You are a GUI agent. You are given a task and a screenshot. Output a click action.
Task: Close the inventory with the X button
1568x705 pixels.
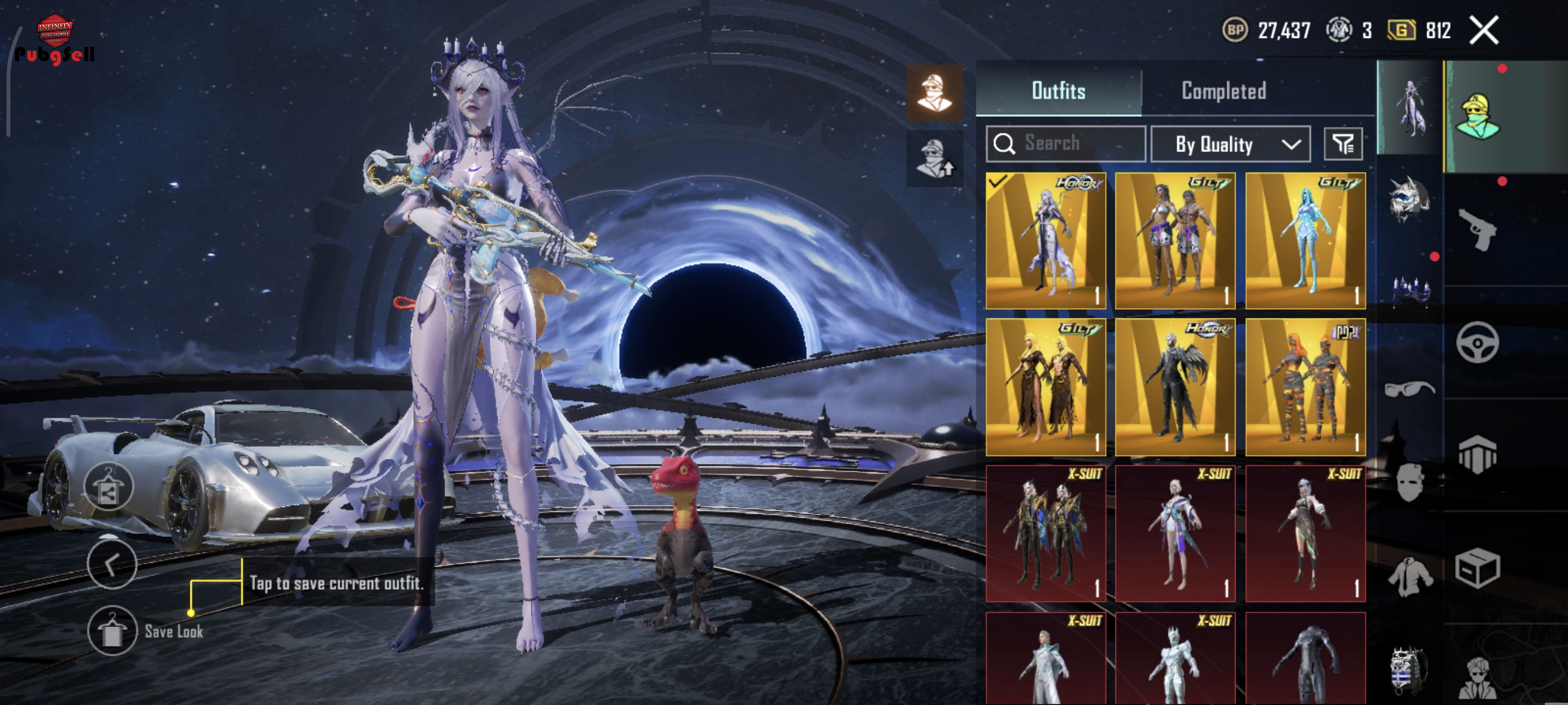click(x=1484, y=31)
